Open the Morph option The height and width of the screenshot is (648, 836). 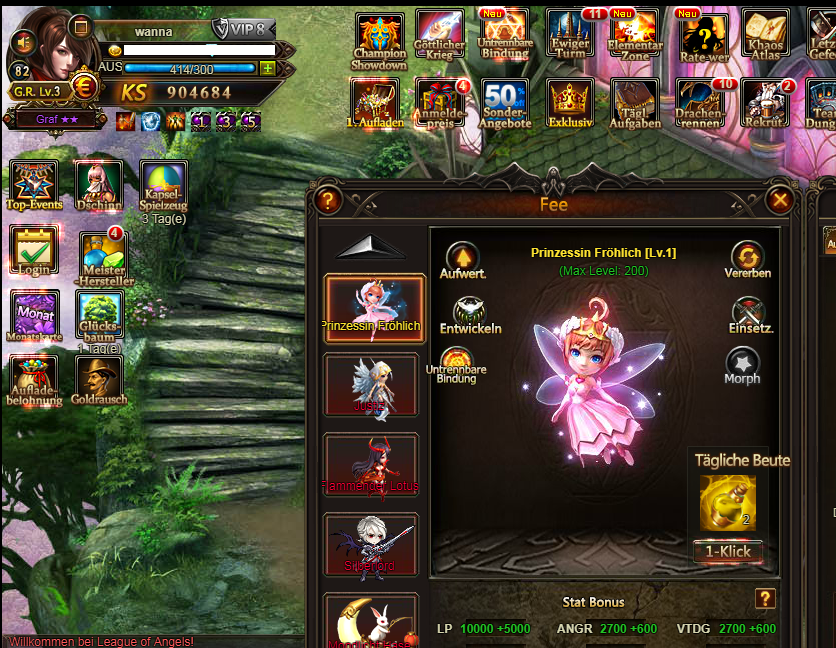pos(743,365)
